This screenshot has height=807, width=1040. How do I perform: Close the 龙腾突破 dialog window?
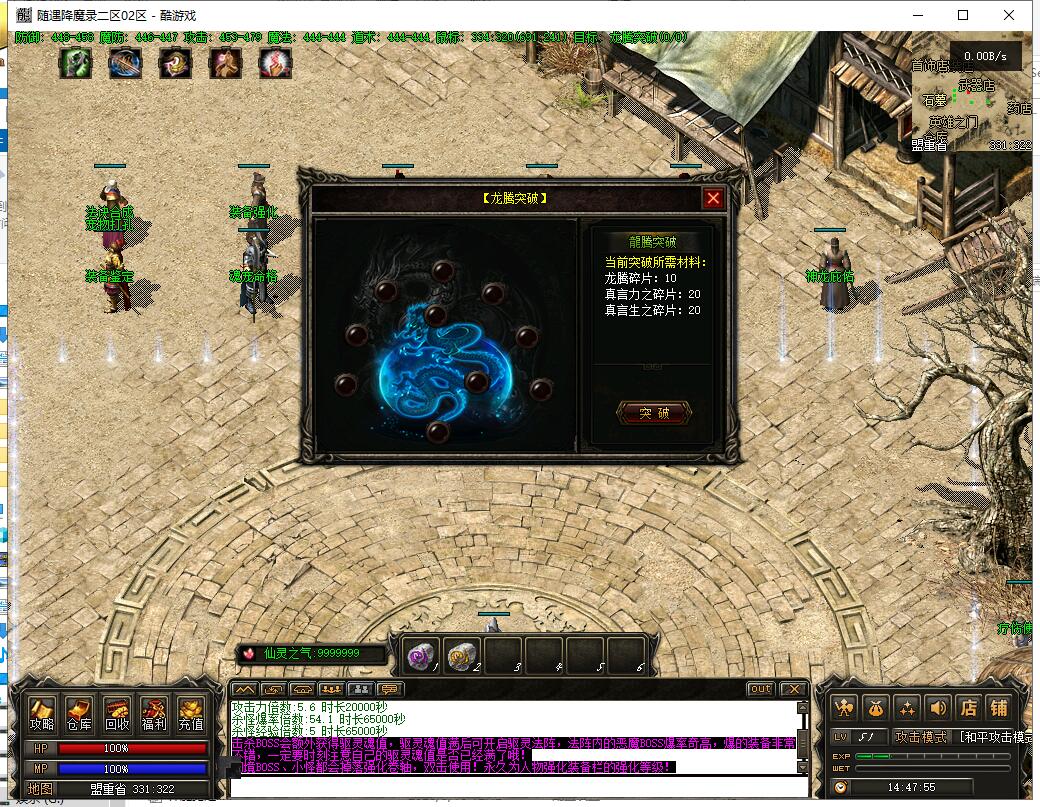(x=713, y=198)
